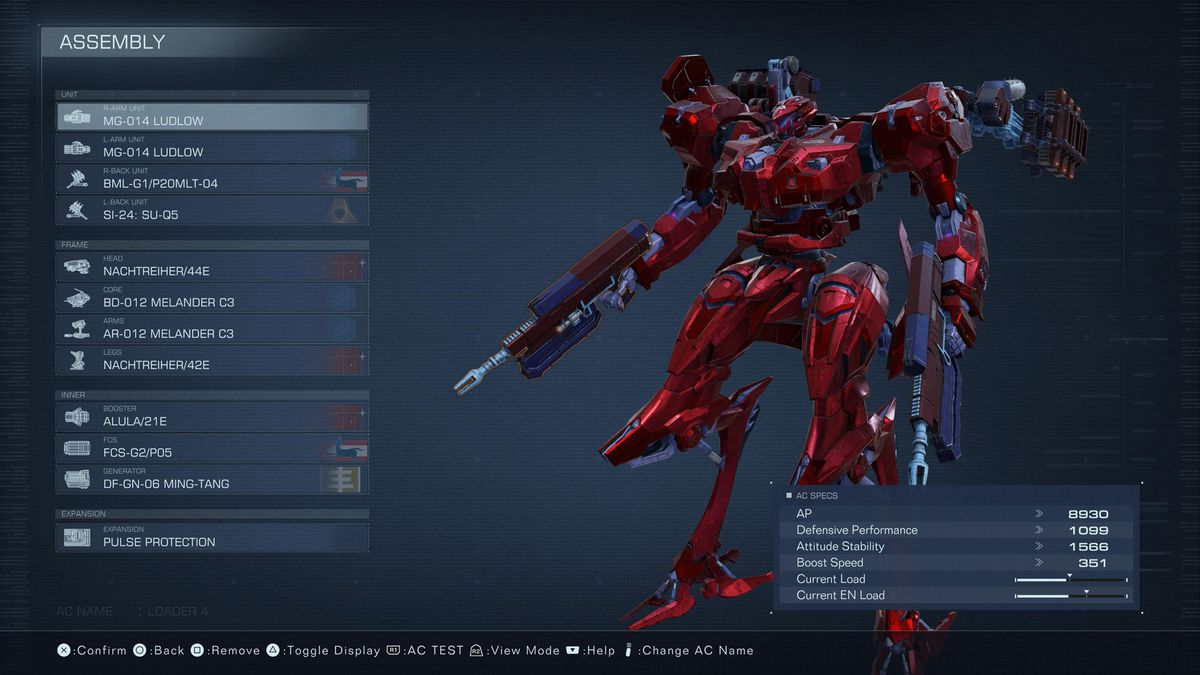Choose the R-Back Unit BML-G1/P20MLT-04 slot
1200x675 pixels.
pos(212,179)
